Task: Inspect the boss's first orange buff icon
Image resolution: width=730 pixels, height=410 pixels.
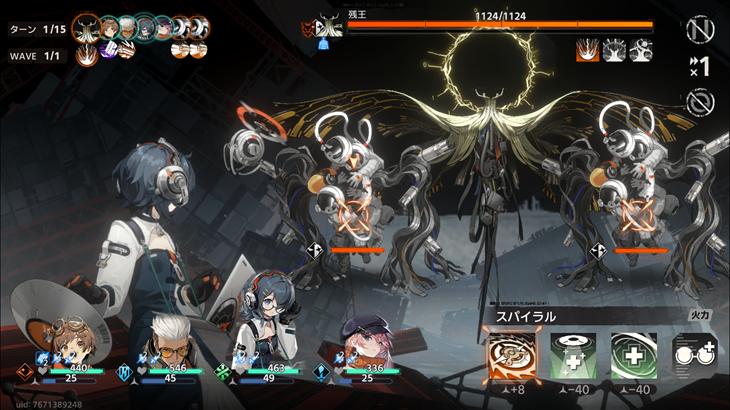Action: (588, 50)
